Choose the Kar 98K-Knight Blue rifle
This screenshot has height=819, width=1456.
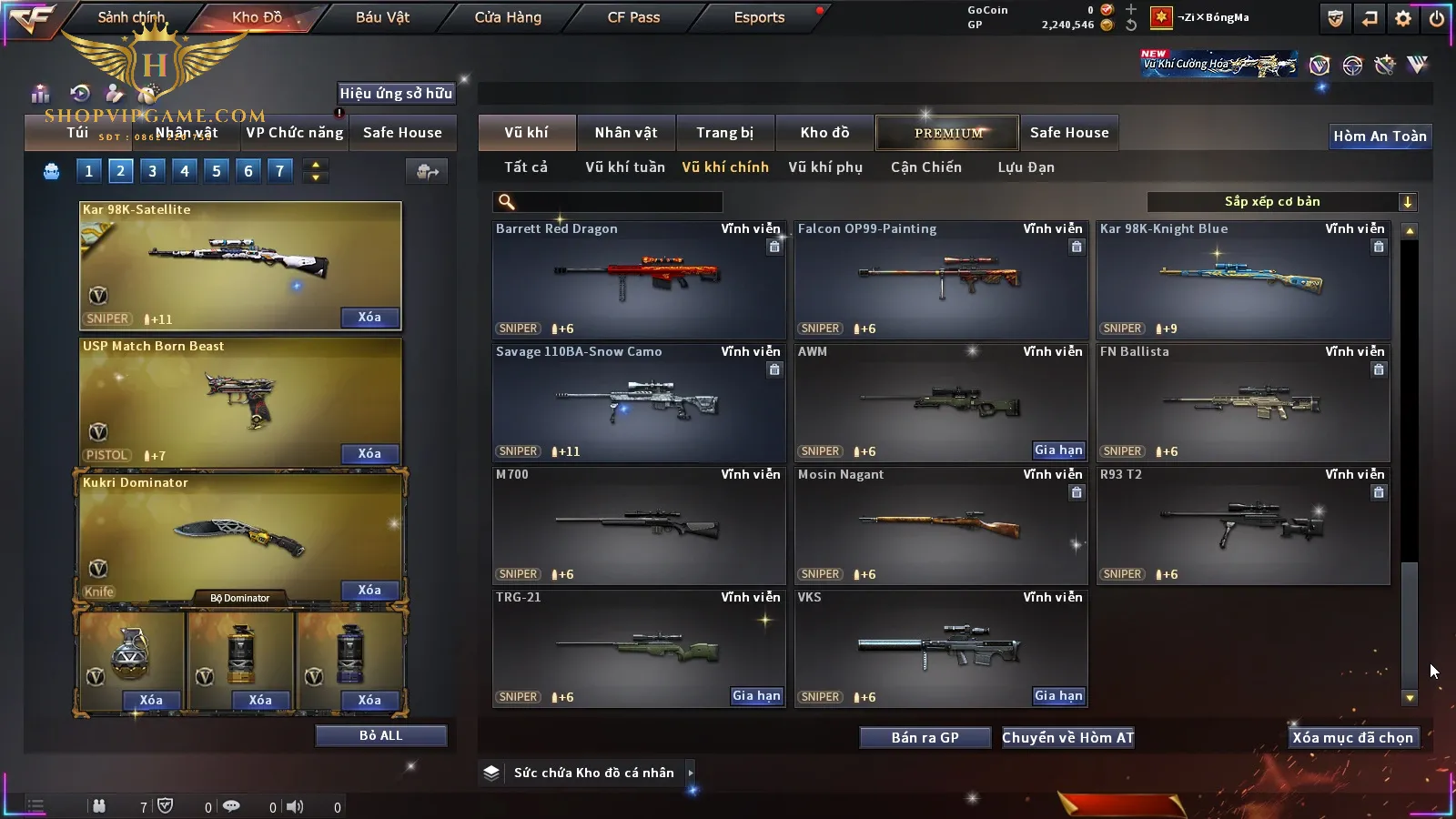point(1242,278)
